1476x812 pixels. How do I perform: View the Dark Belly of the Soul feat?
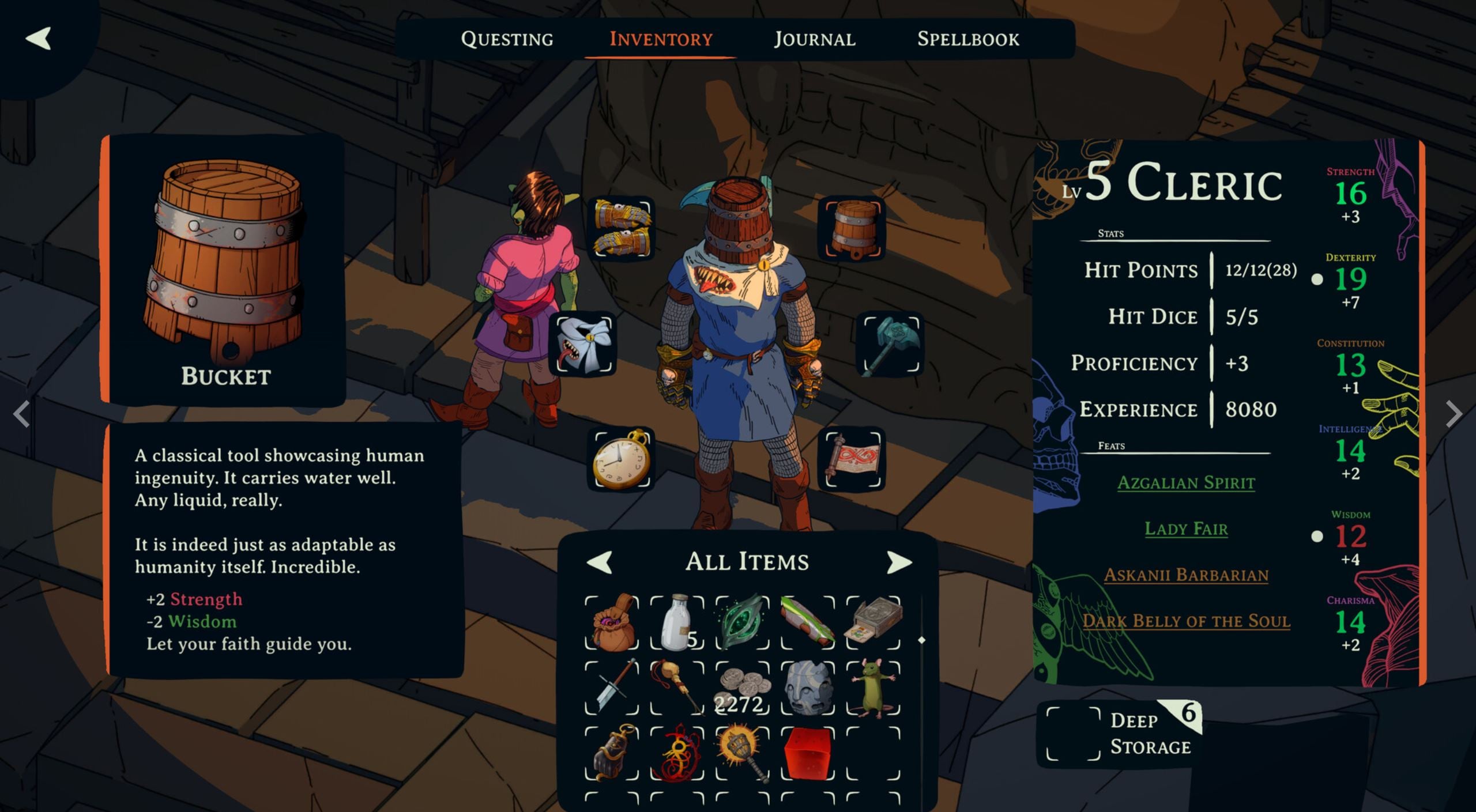pos(1186,621)
